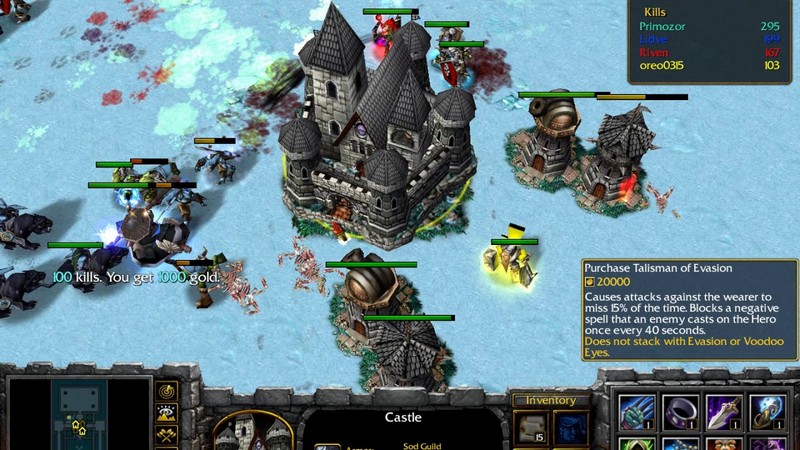The width and height of the screenshot is (800, 450).
Task: Purchase the dagger item
Action: coord(724,411)
